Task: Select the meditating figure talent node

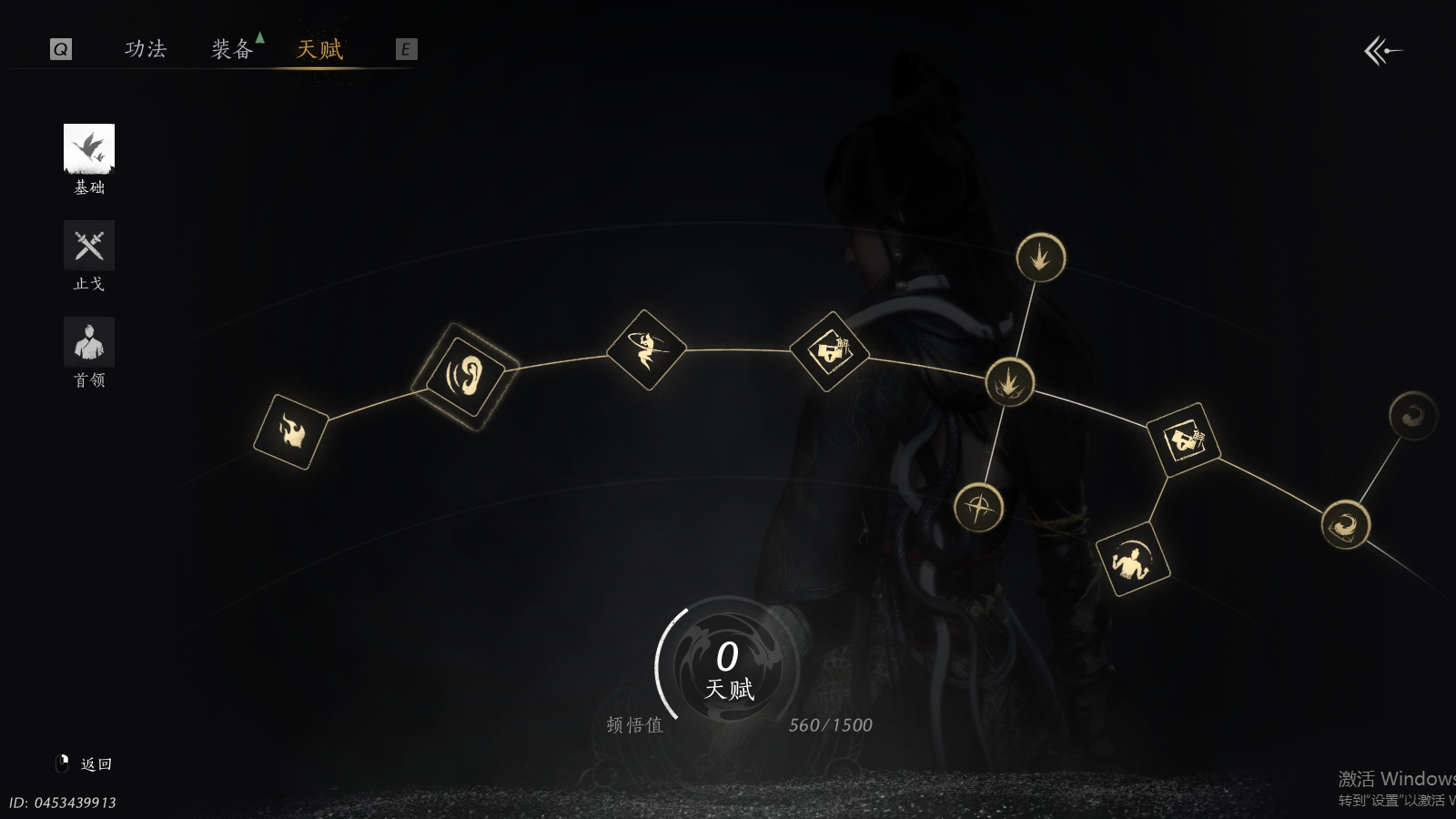Action: (x=1133, y=559)
